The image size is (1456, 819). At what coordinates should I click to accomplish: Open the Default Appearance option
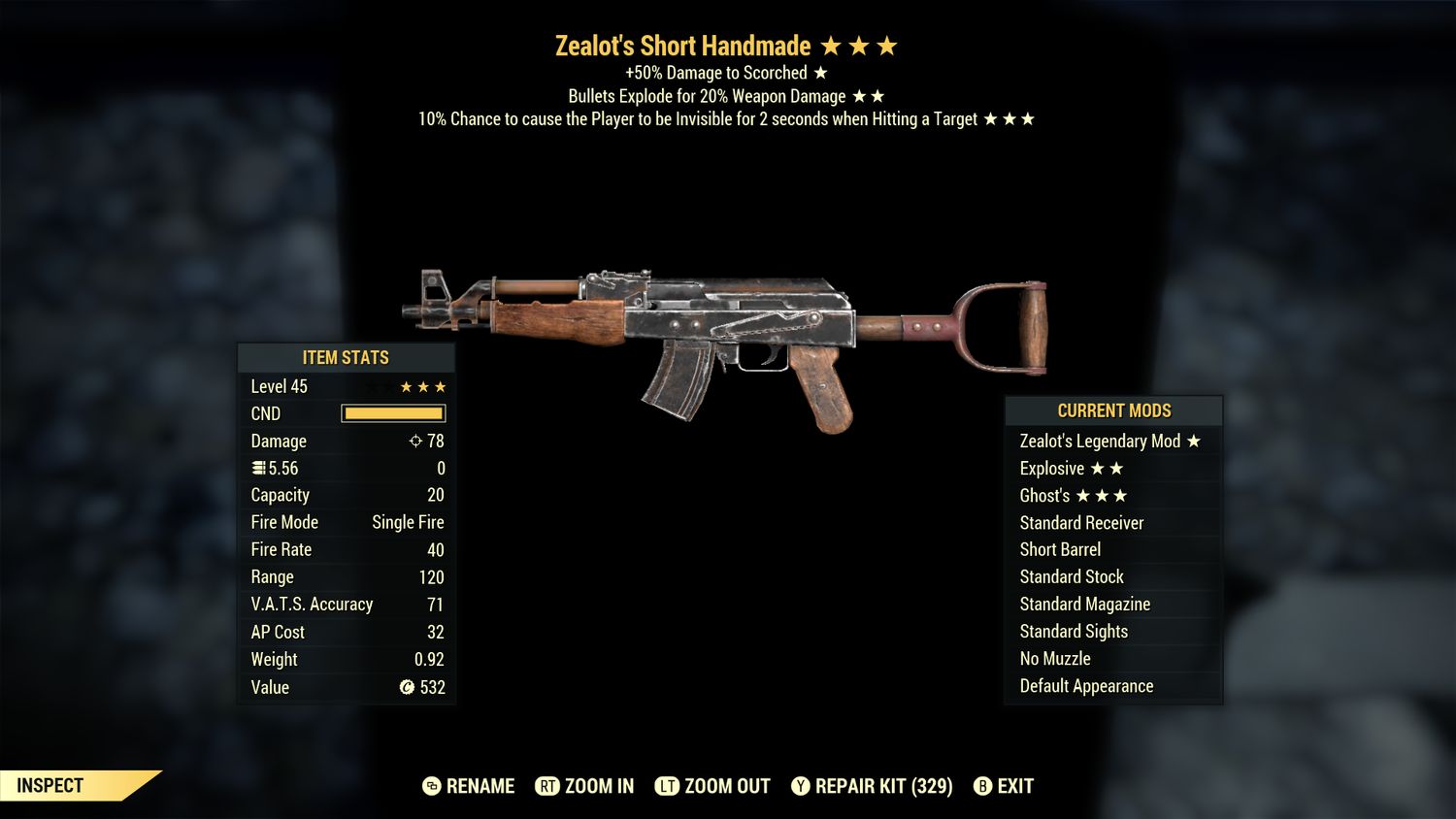(1085, 686)
